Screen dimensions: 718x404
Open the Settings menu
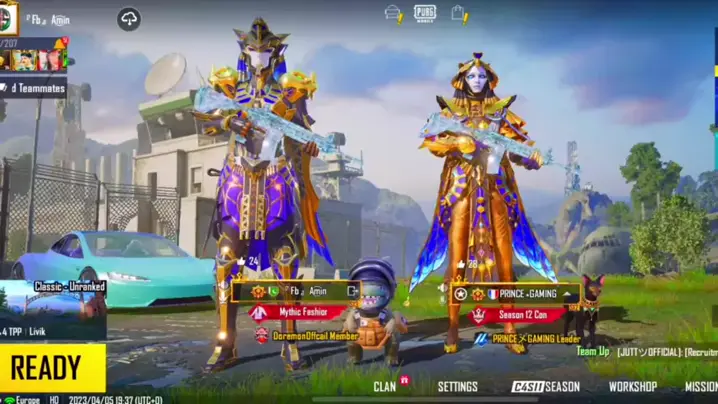(457, 386)
